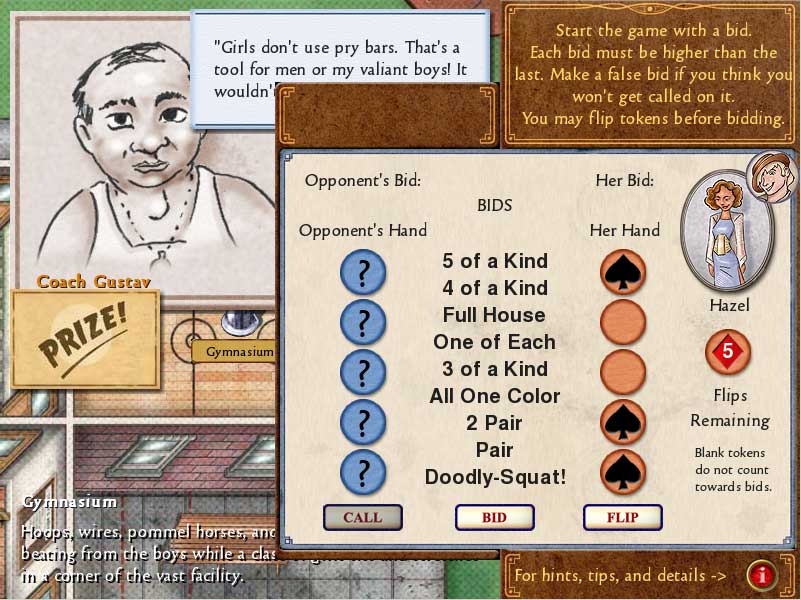
Task: Submit with the BID button
Action: point(494,517)
